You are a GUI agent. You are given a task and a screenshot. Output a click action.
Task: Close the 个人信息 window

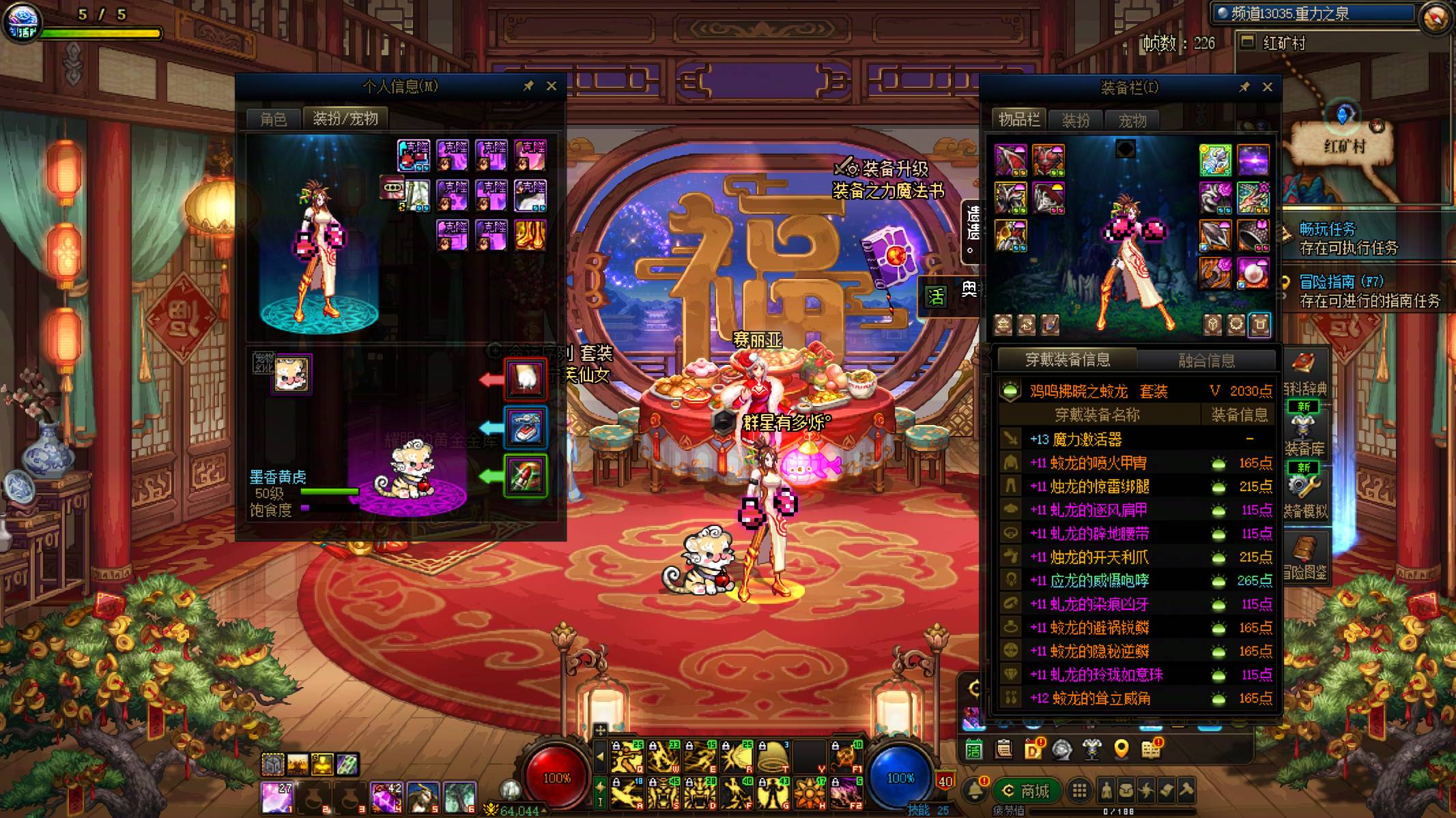(552, 86)
